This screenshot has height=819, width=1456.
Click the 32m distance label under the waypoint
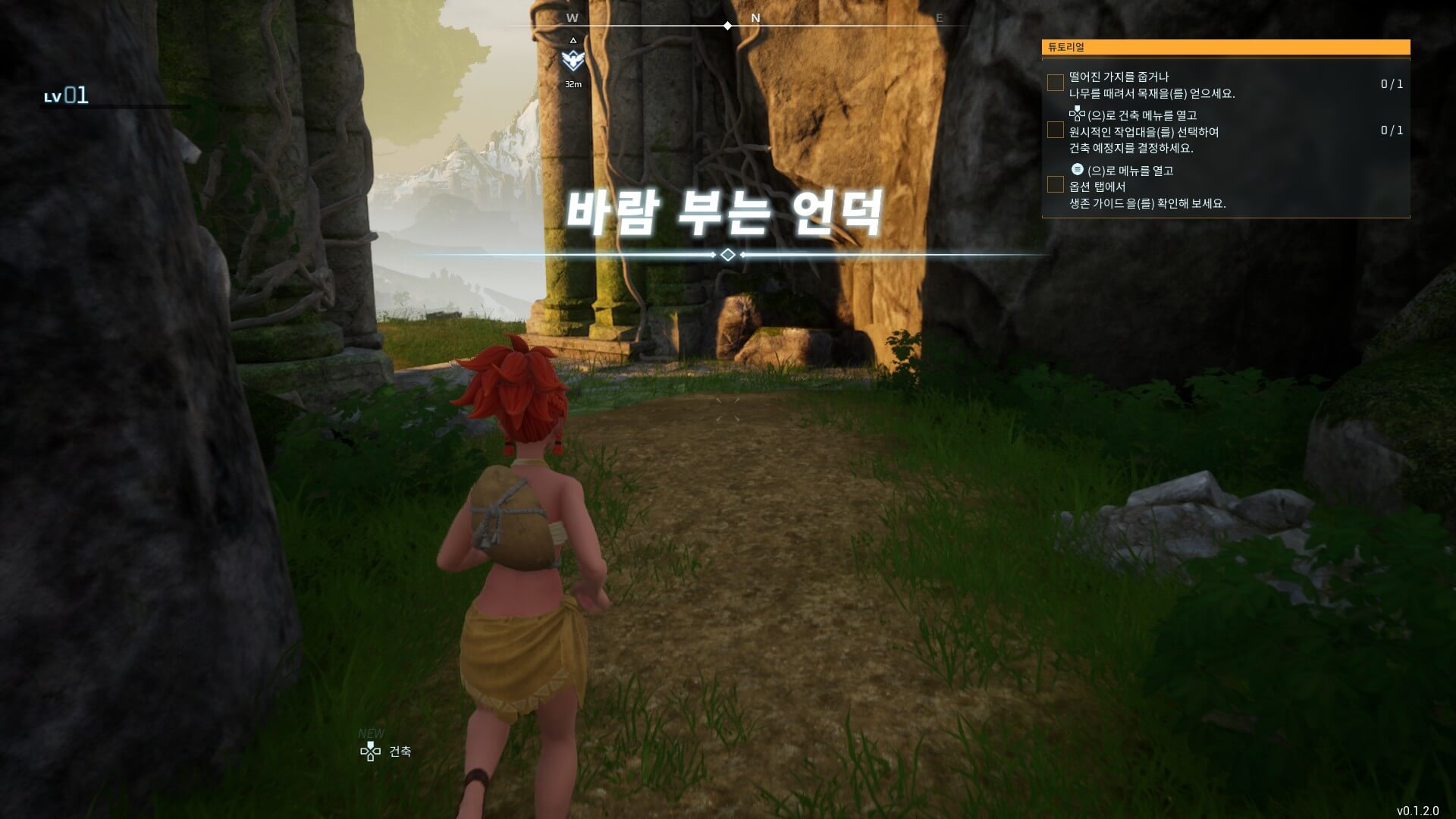pyautogui.click(x=575, y=85)
